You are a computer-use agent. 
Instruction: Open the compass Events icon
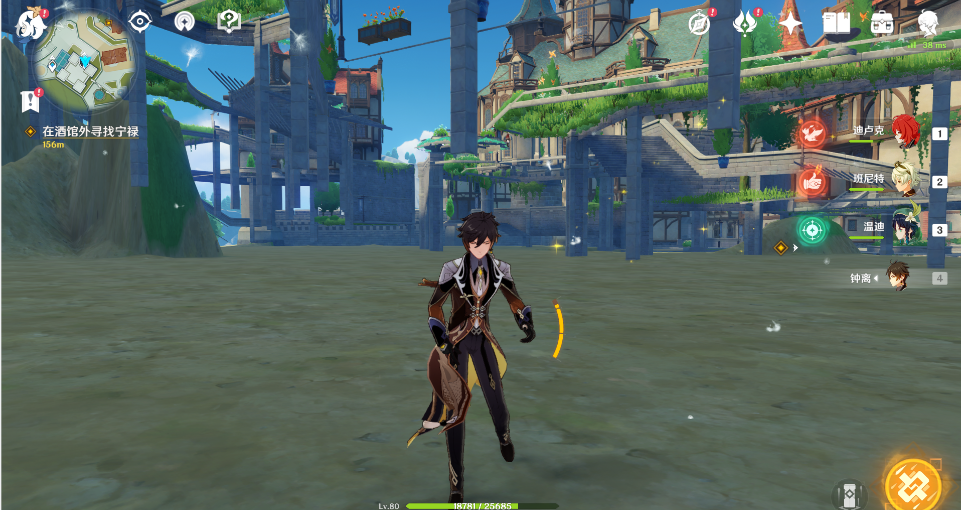tap(699, 23)
